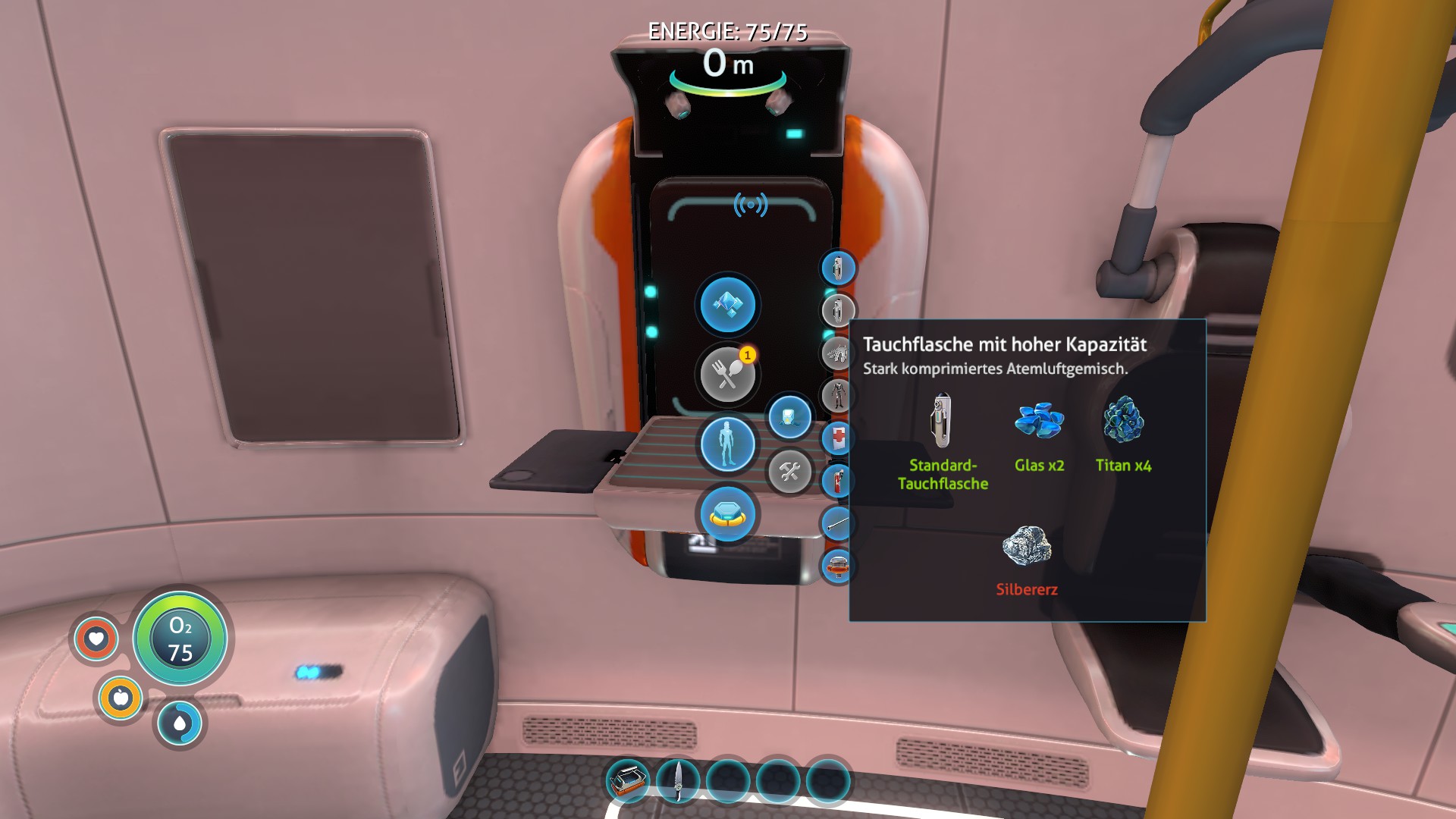Select the orange floating pump recipe
Viewport: 1456px width, 819px height.
point(838,566)
